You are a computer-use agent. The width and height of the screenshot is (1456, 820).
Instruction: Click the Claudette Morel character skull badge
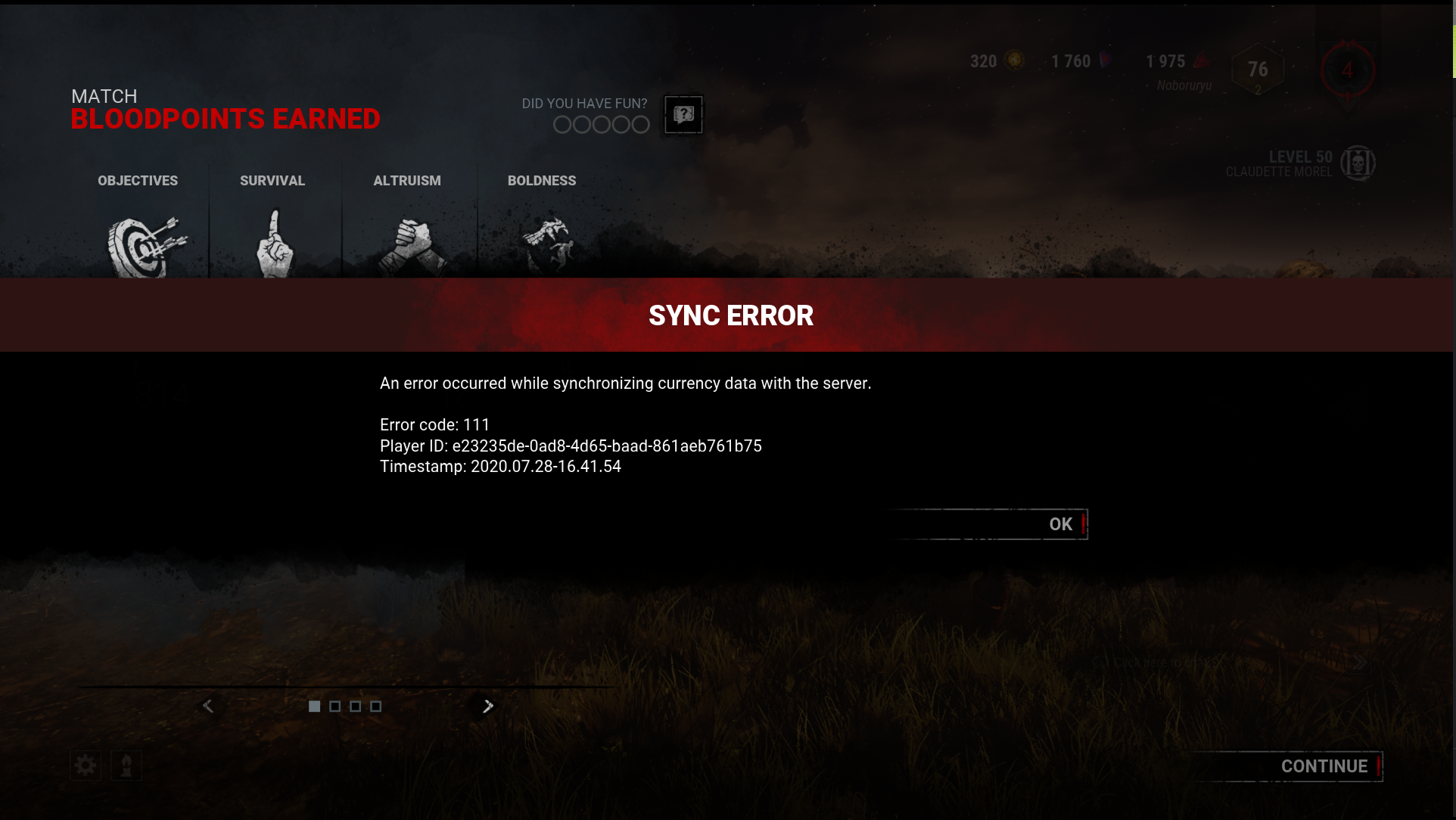[1359, 163]
